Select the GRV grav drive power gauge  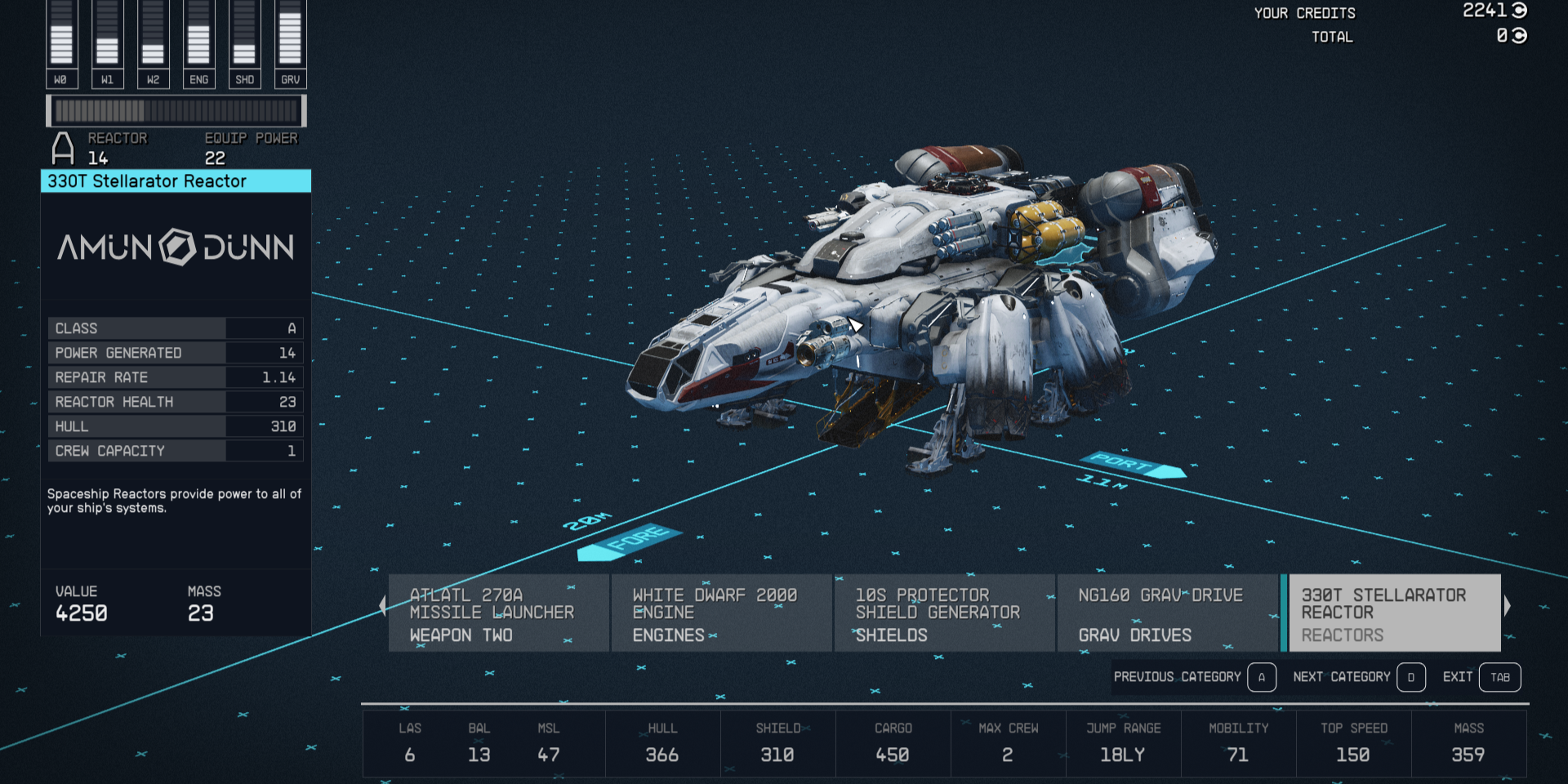click(290, 41)
